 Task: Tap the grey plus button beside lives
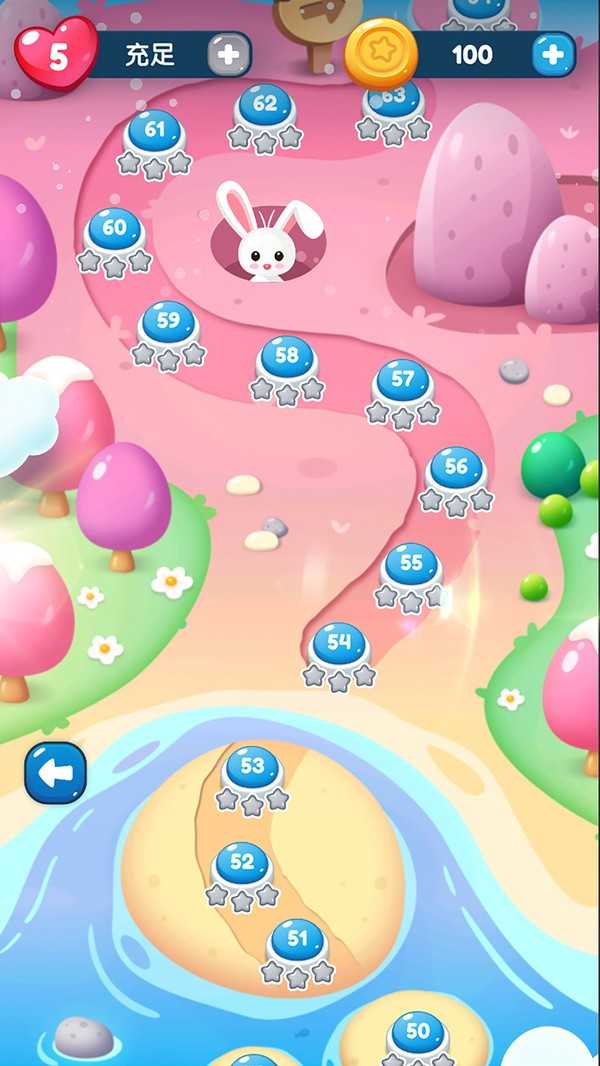point(229,54)
